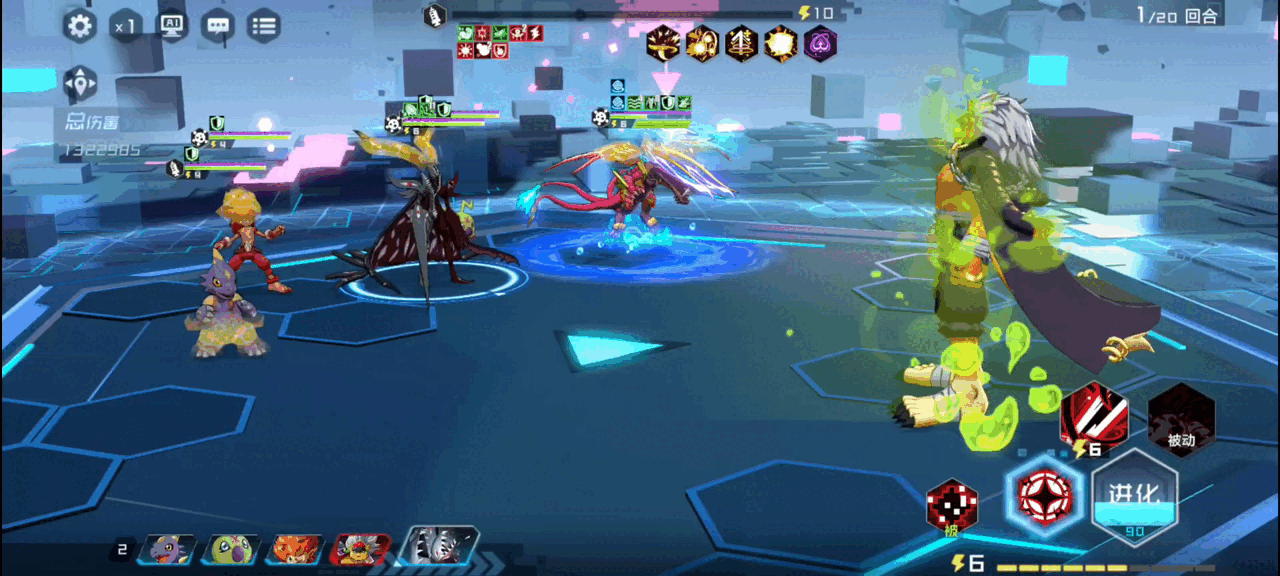Tap the 进化 evolution button

[x=1133, y=495]
